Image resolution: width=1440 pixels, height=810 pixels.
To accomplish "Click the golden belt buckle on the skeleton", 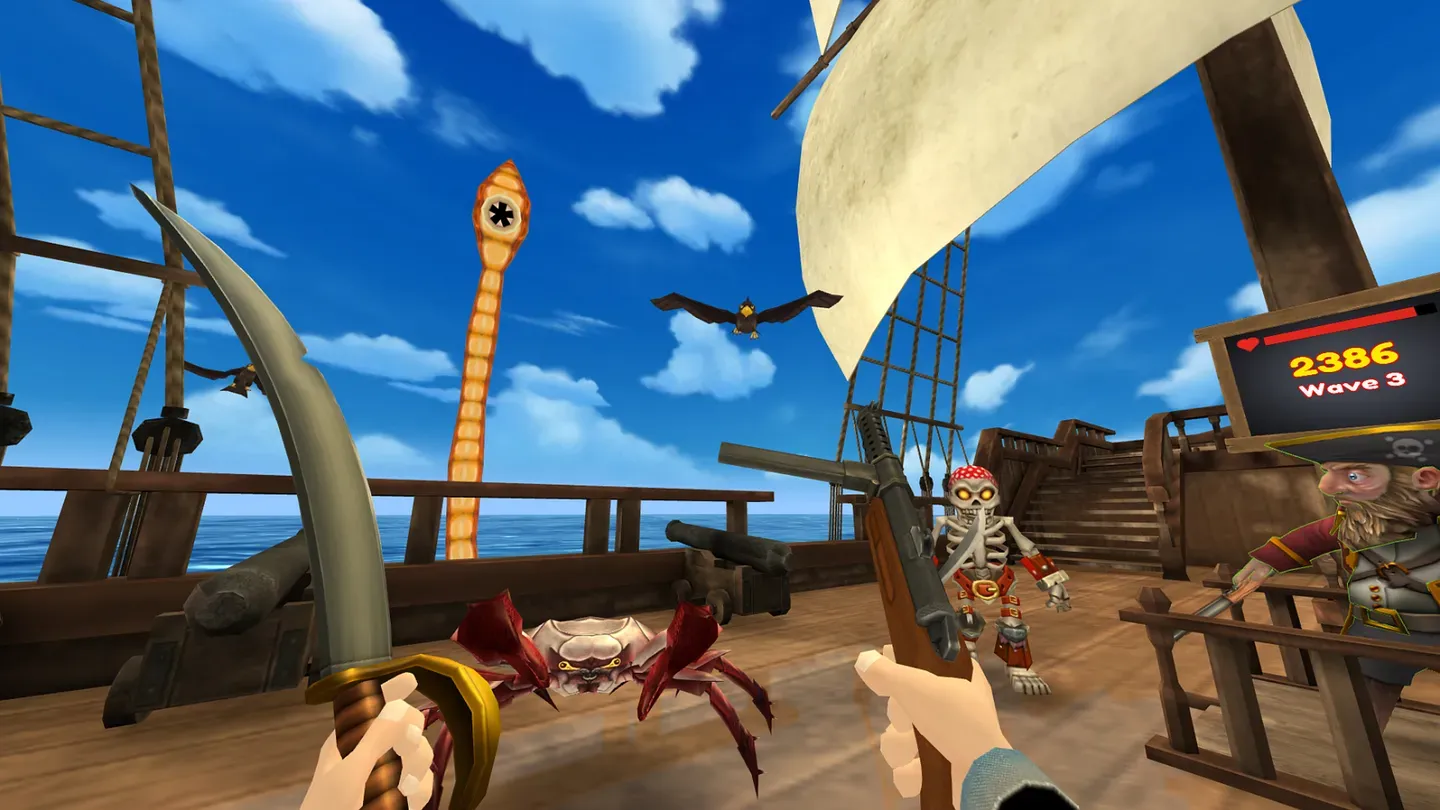I will (x=985, y=588).
